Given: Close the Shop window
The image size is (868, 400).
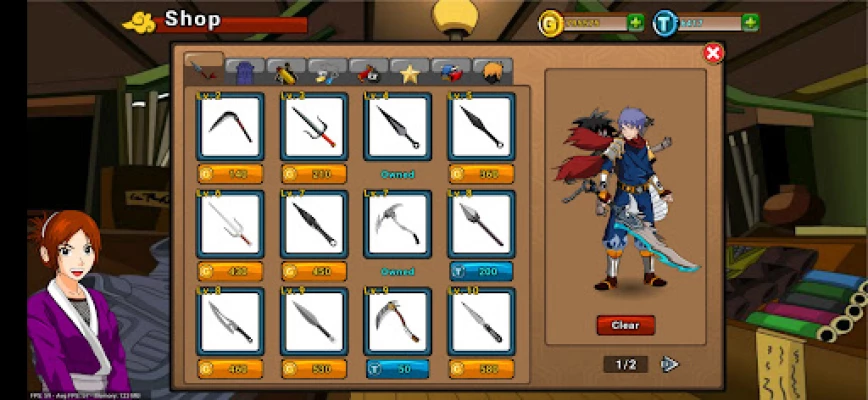Looking at the screenshot, I should click(713, 53).
